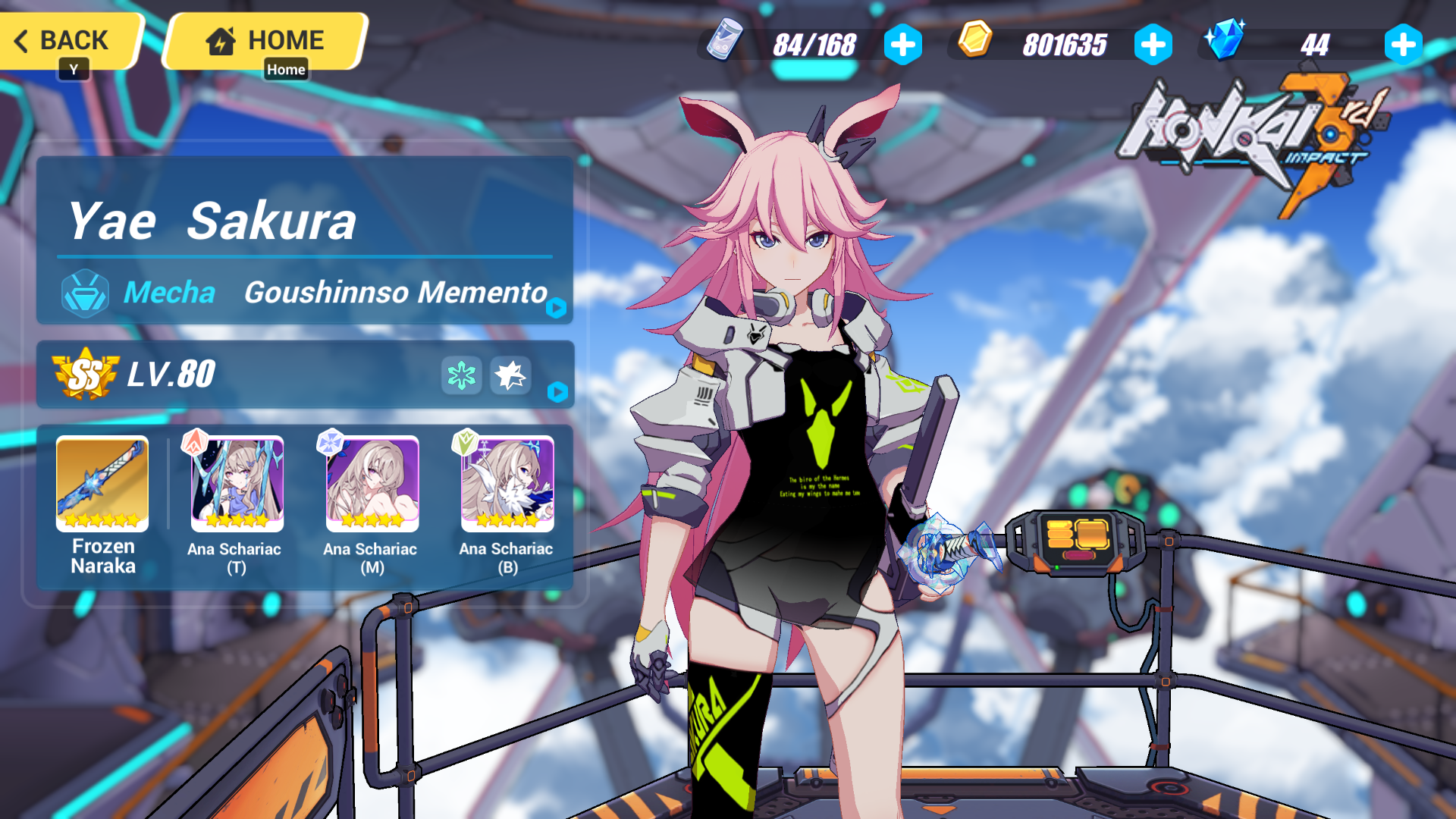
Task: Click the plus button beside crystals count
Action: coord(1403,45)
